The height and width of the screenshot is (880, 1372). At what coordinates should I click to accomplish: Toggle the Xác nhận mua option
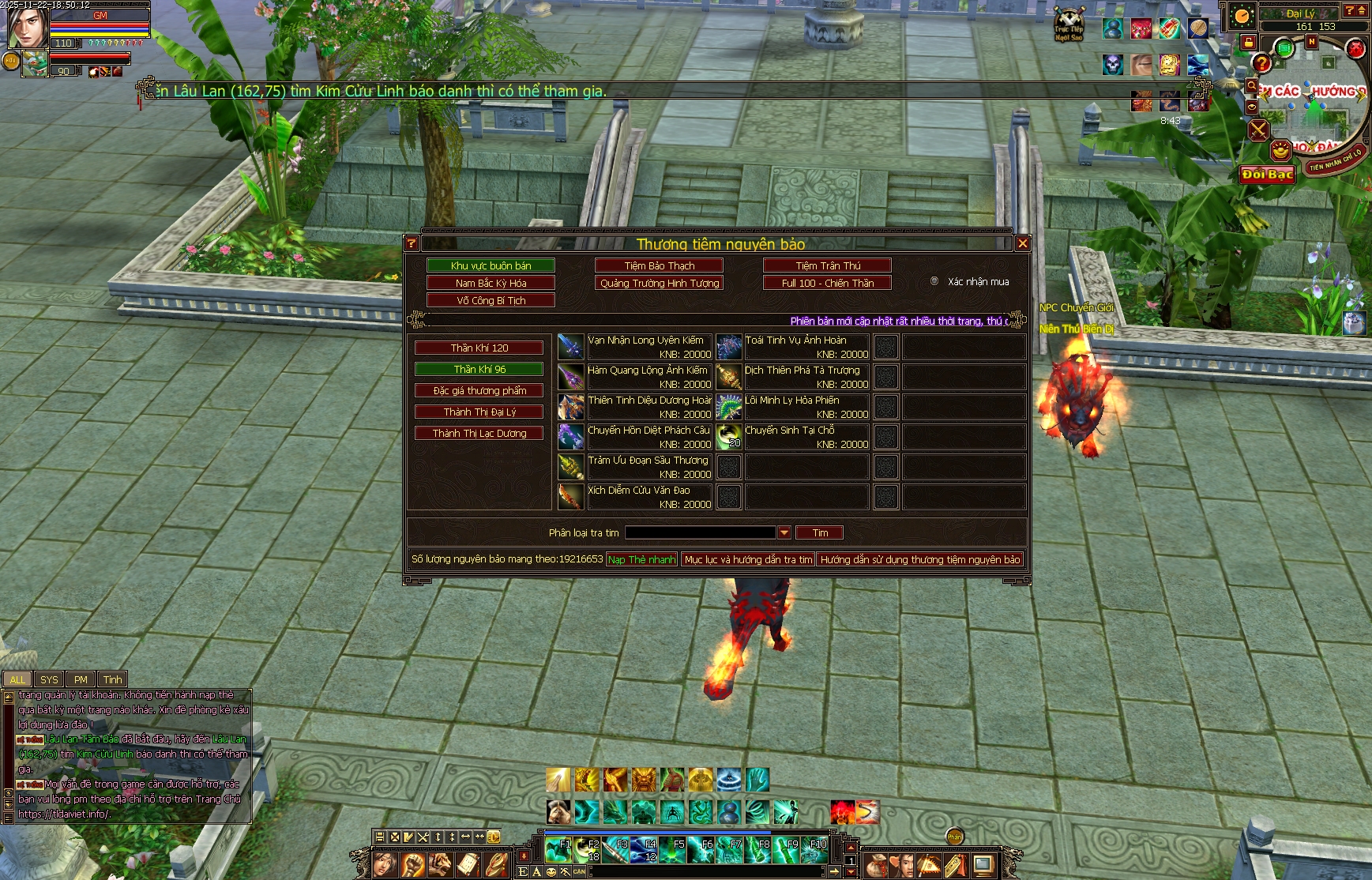tap(934, 281)
